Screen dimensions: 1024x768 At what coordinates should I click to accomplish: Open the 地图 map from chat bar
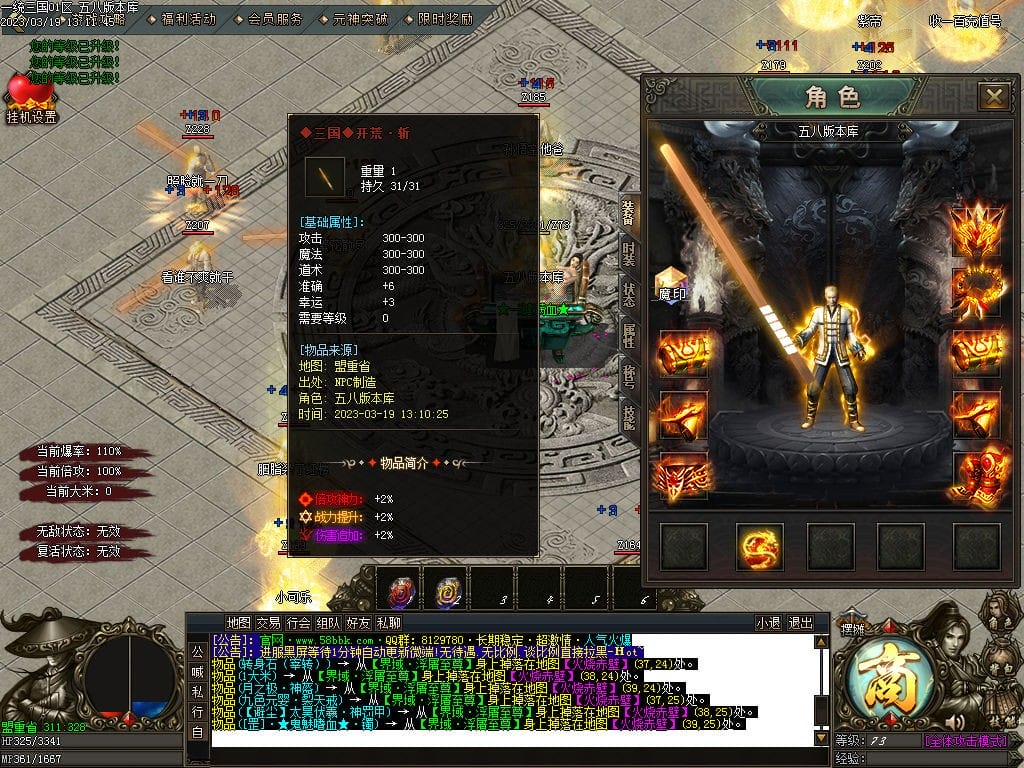pos(238,623)
